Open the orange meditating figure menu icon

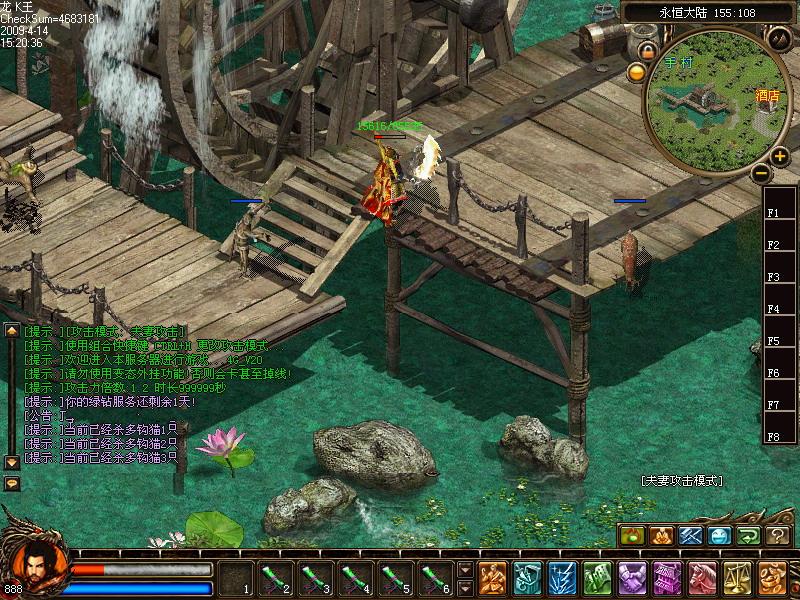tap(492, 578)
